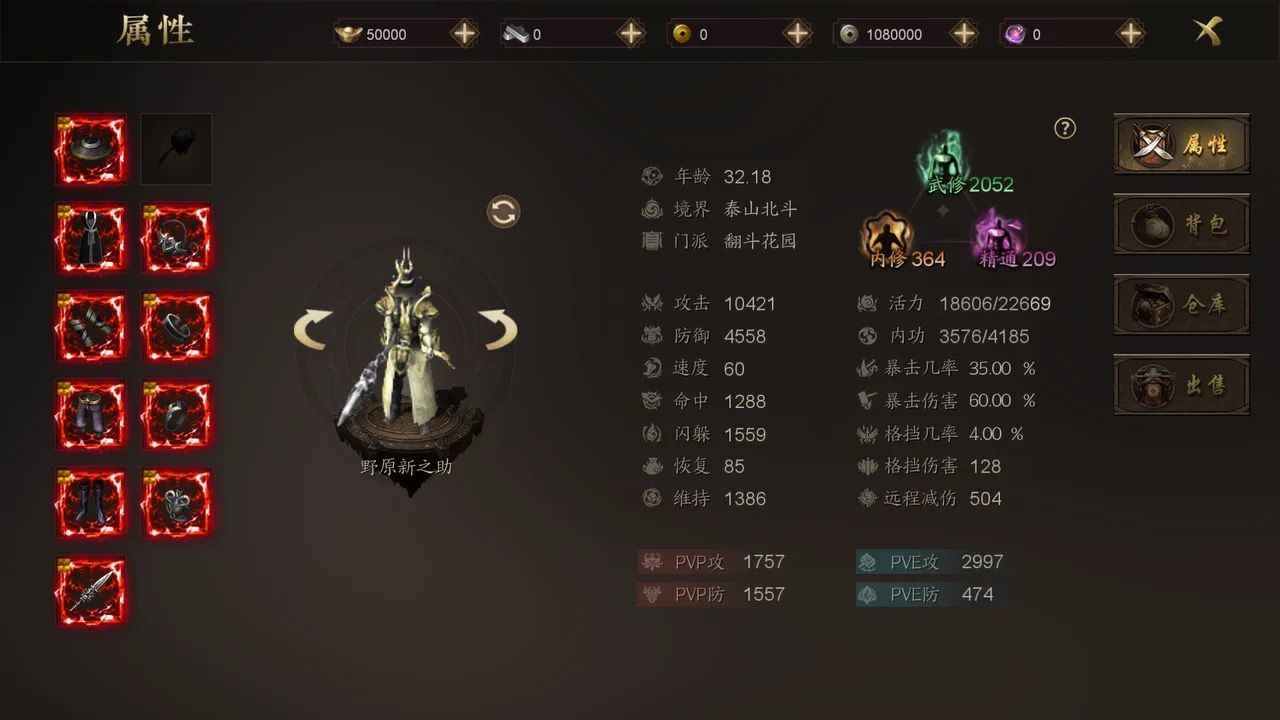Click the PVE攻 stat badge icon
This screenshot has width=1280, height=720.
866,562
